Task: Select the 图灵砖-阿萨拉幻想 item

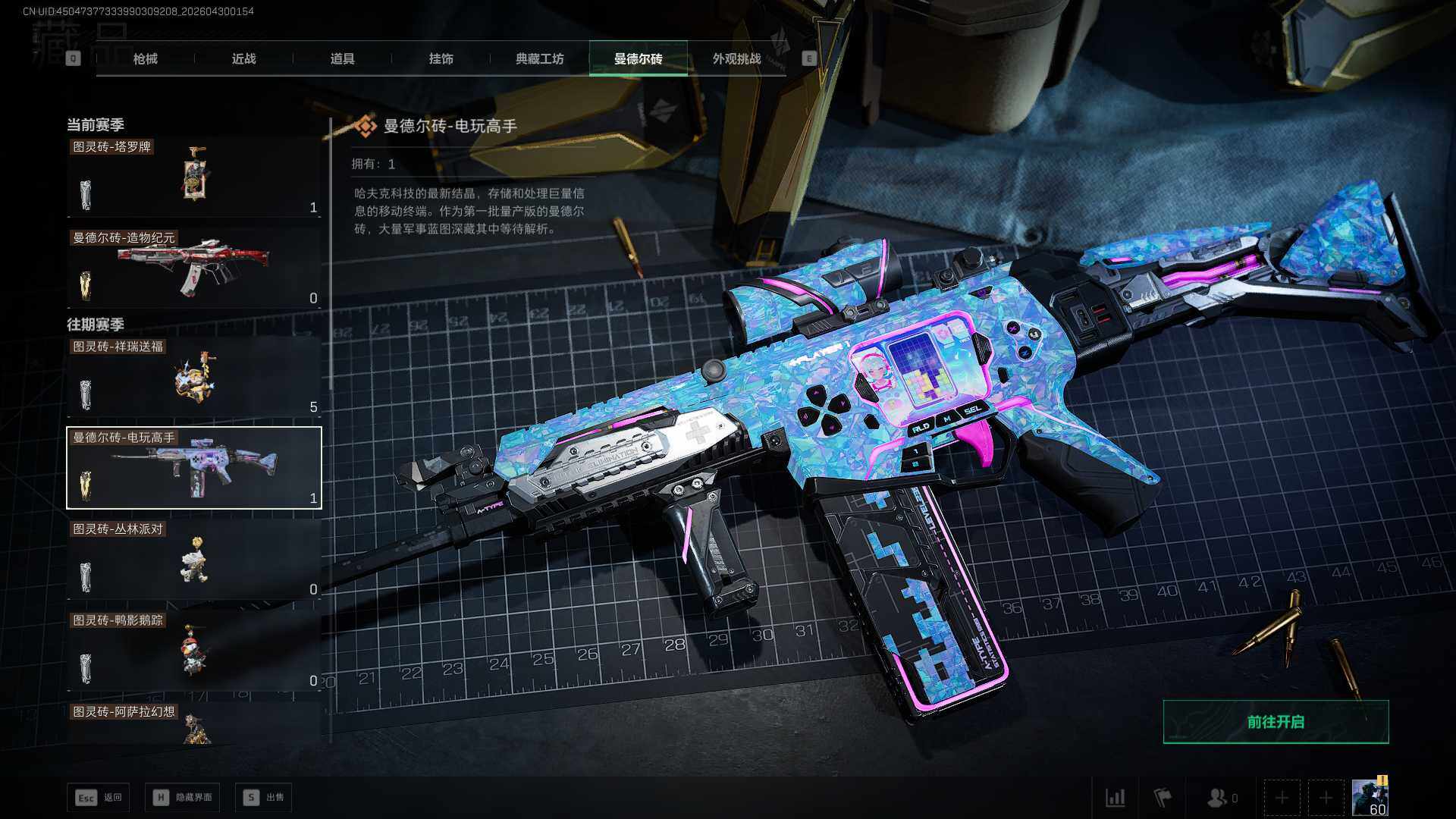Action: click(194, 723)
